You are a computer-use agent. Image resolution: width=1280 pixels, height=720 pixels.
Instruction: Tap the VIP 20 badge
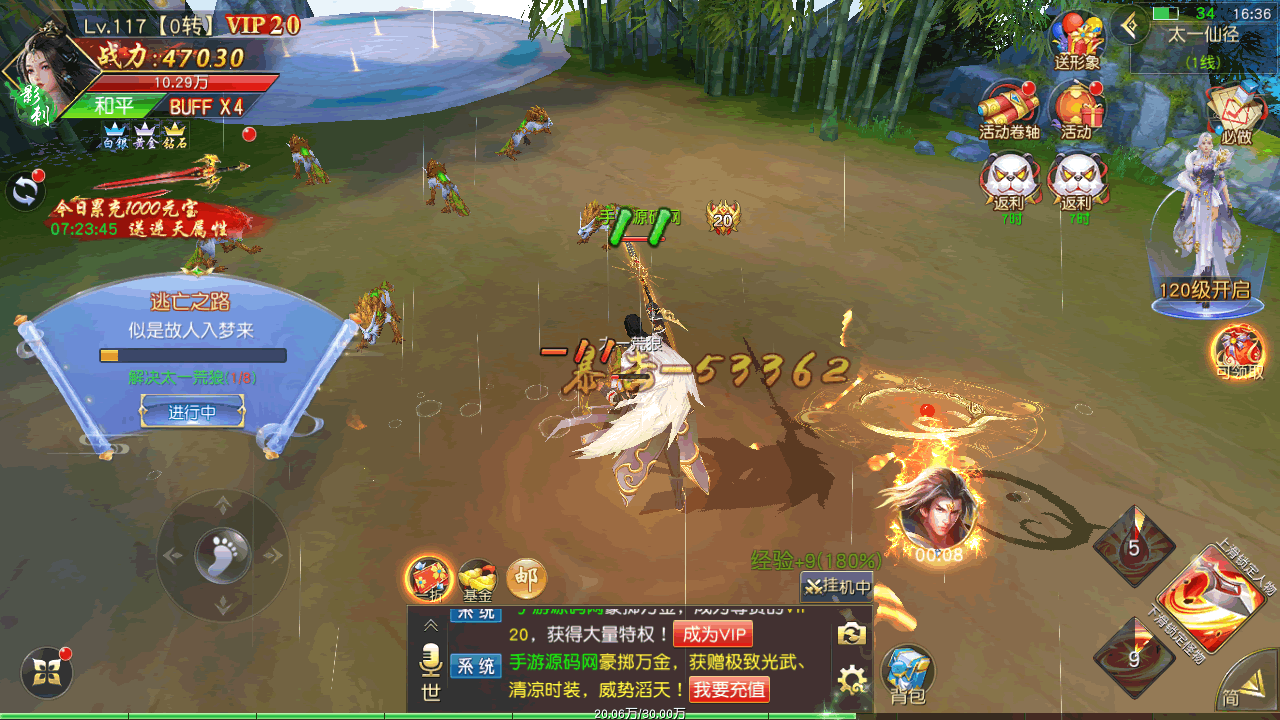[x=262, y=25]
